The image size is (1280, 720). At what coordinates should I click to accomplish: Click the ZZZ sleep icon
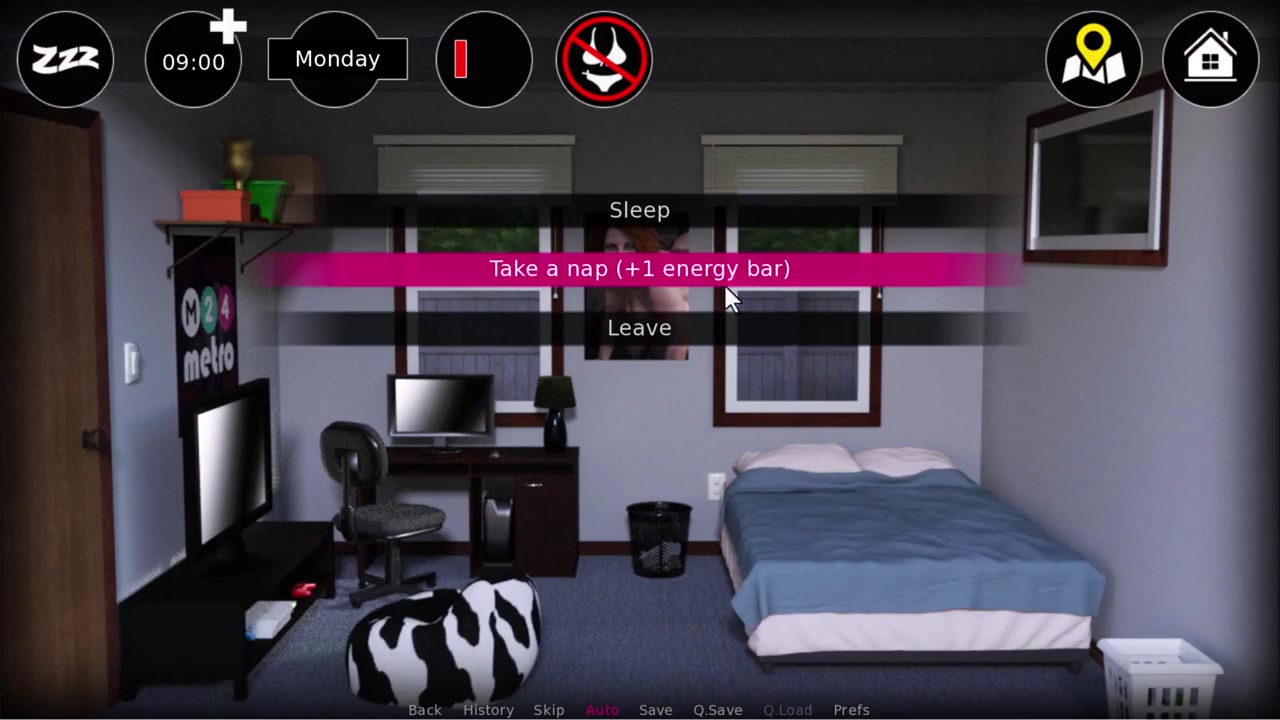[65, 60]
